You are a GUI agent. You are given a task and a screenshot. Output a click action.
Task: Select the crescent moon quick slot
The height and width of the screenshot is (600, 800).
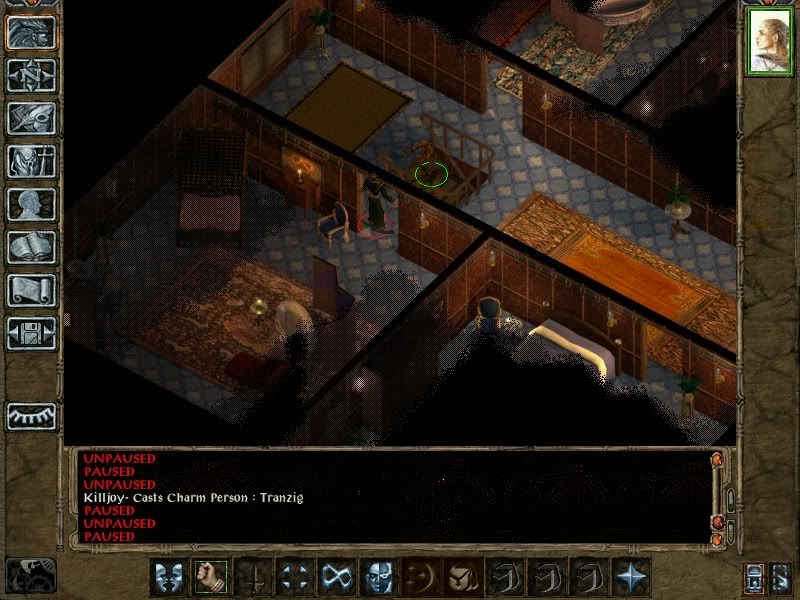point(421,576)
